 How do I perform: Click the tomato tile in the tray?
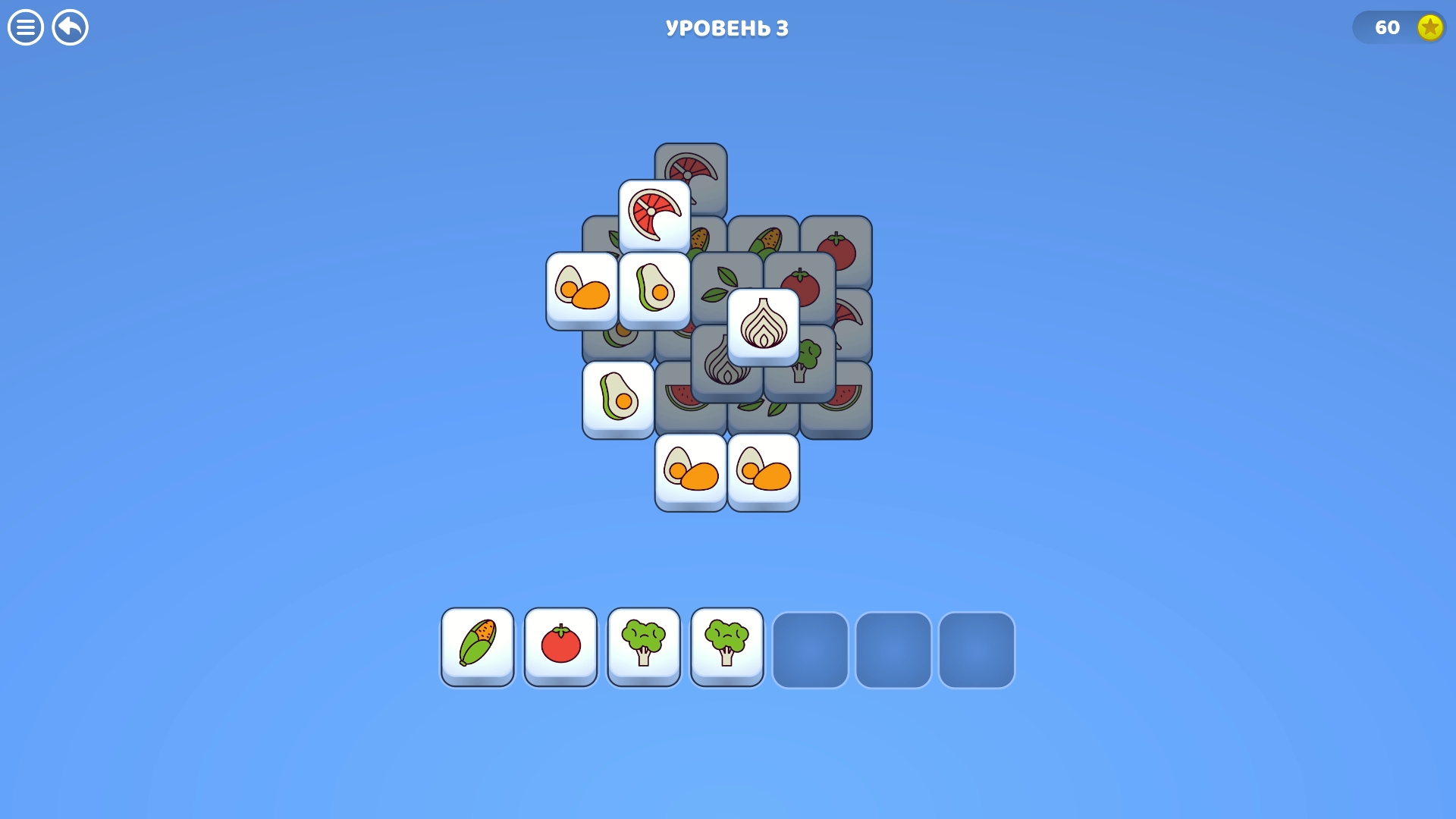pos(560,647)
